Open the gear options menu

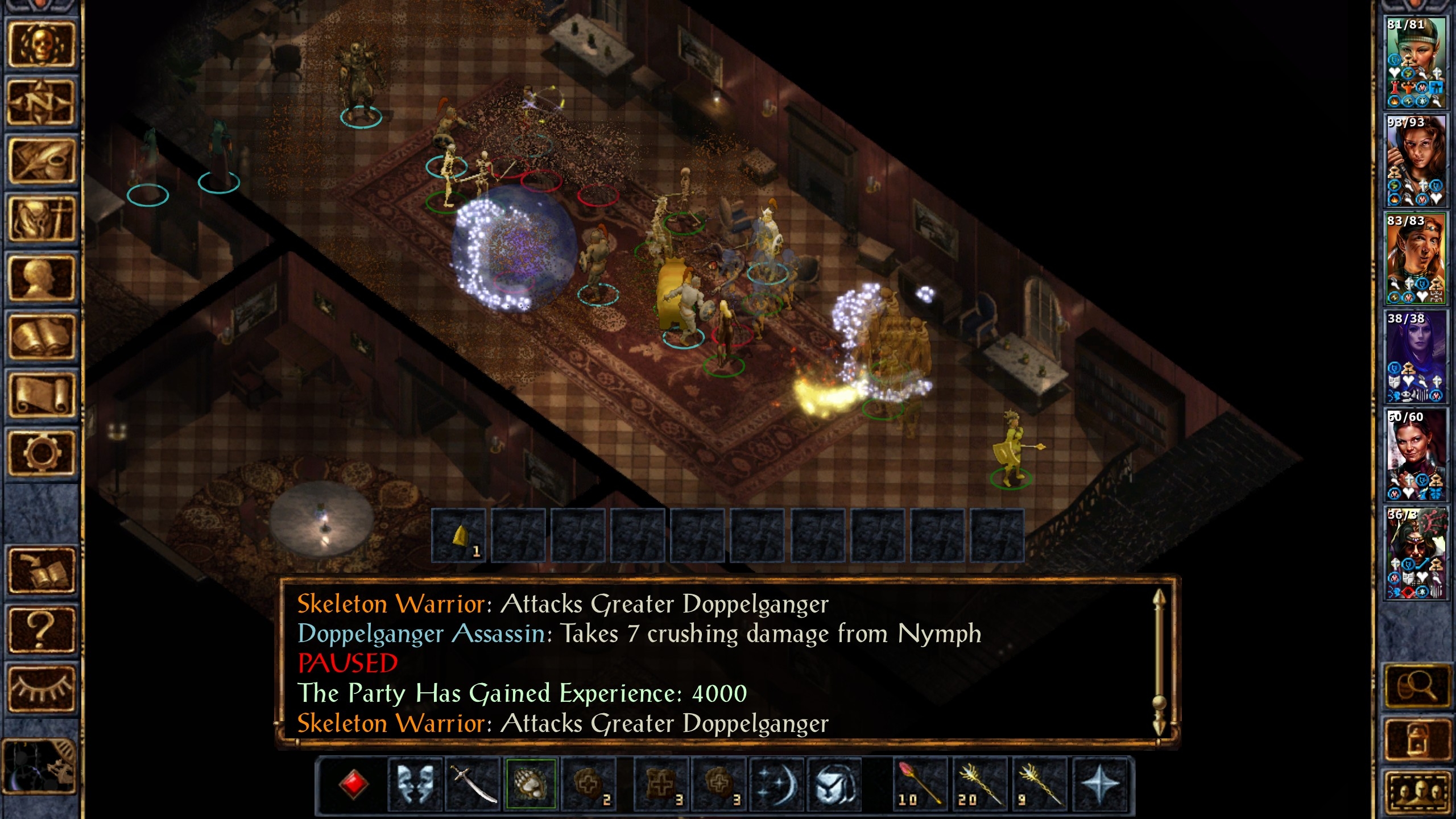(x=41, y=453)
